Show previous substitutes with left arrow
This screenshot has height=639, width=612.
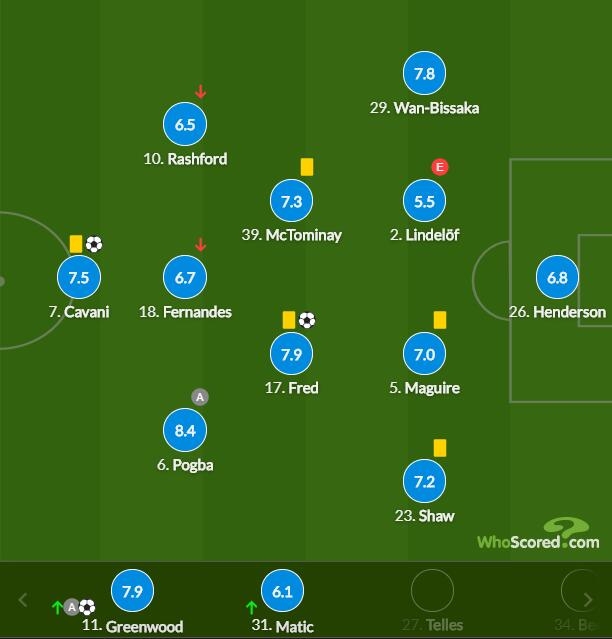tap(24, 601)
